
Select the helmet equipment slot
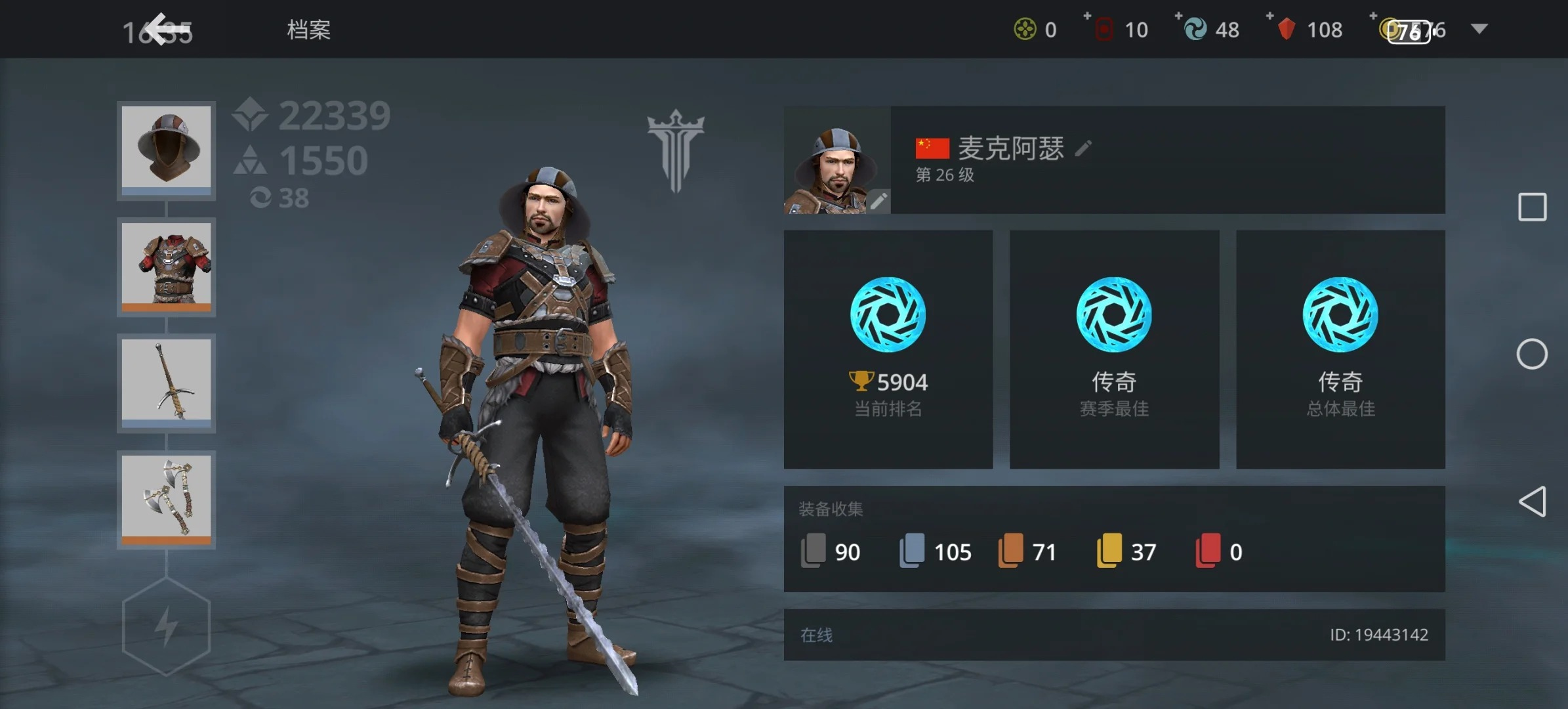click(167, 150)
